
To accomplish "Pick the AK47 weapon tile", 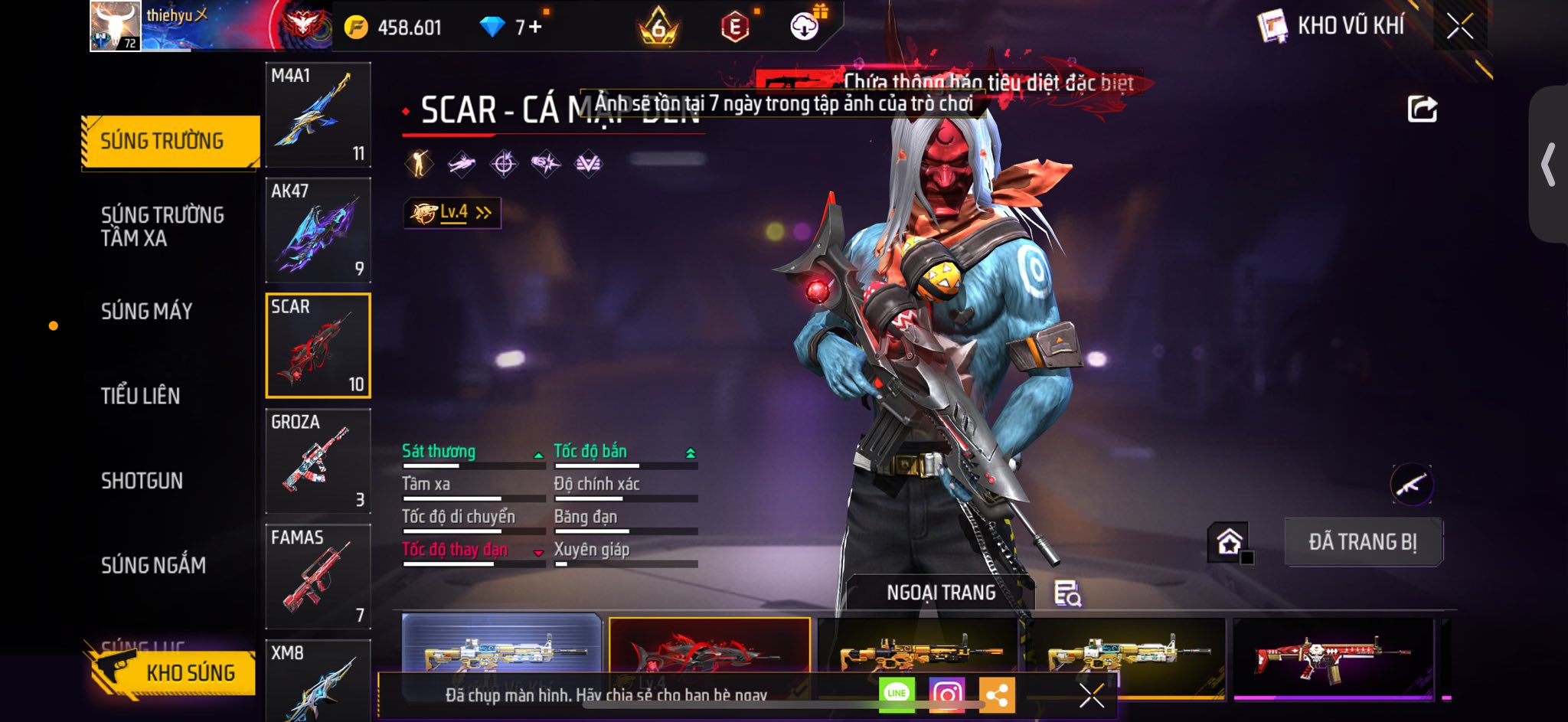I will 318,230.
